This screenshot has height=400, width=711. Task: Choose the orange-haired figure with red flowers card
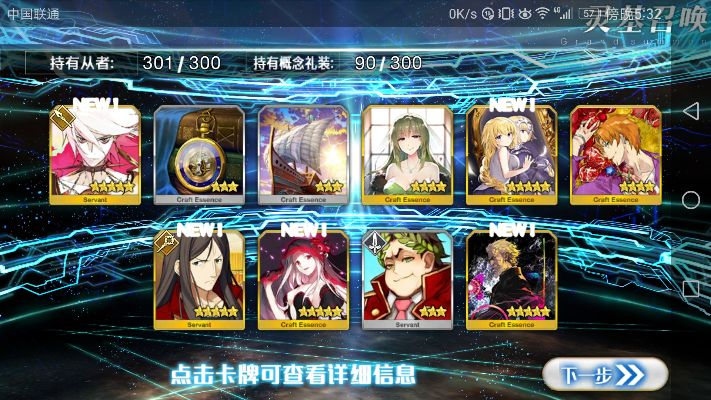(x=615, y=153)
